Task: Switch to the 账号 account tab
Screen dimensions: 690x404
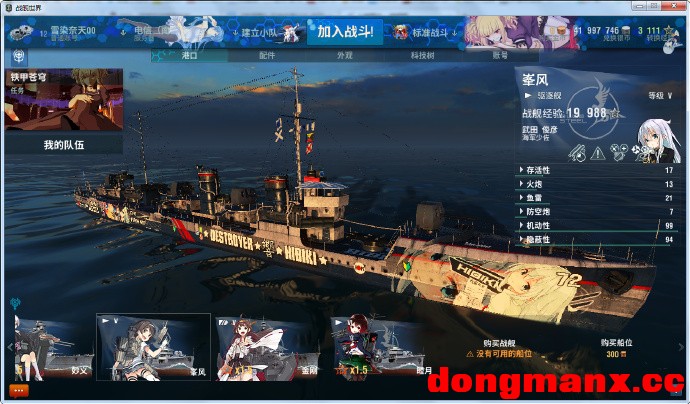Action: pyautogui.click(x=500, y=56)
